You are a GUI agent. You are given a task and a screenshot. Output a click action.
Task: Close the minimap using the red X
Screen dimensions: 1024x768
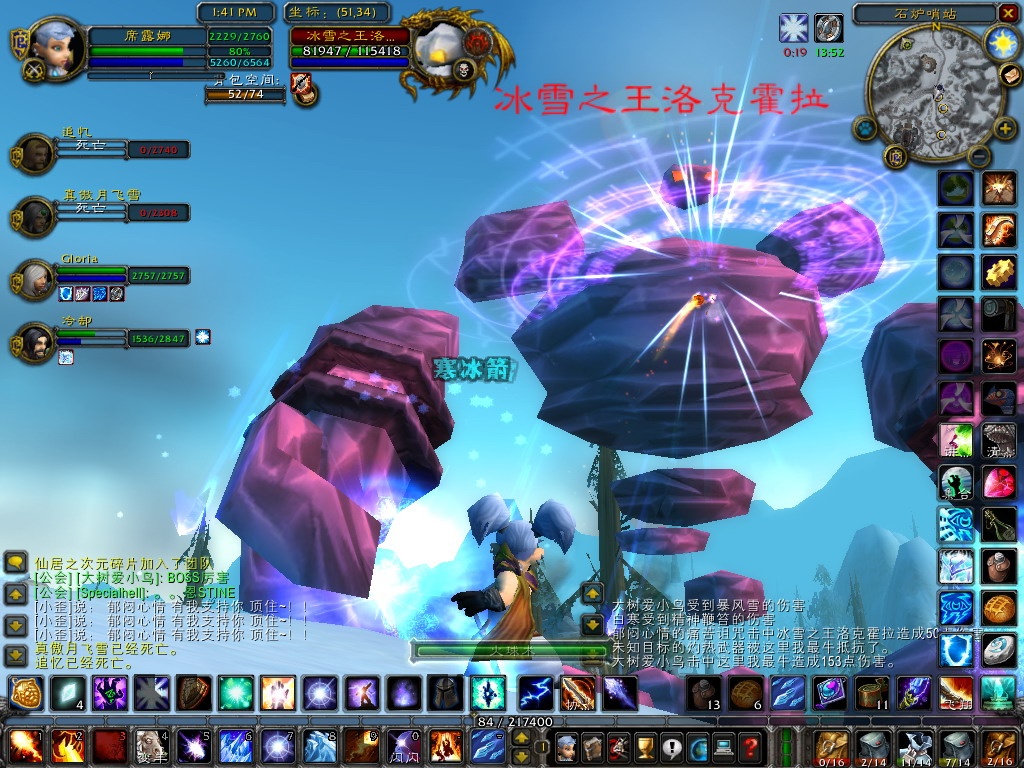pos(1007,13)
